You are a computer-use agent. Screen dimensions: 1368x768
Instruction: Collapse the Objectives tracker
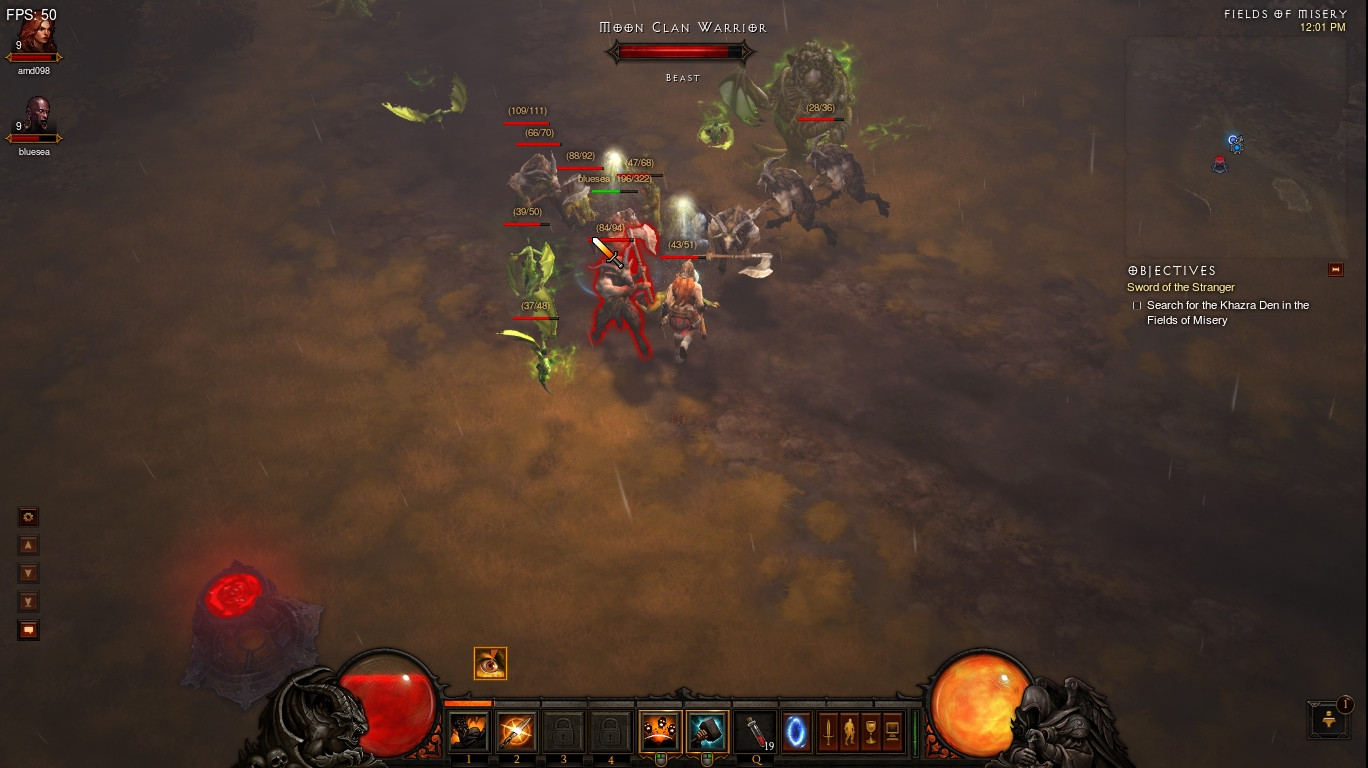[x=1335, y=270]
